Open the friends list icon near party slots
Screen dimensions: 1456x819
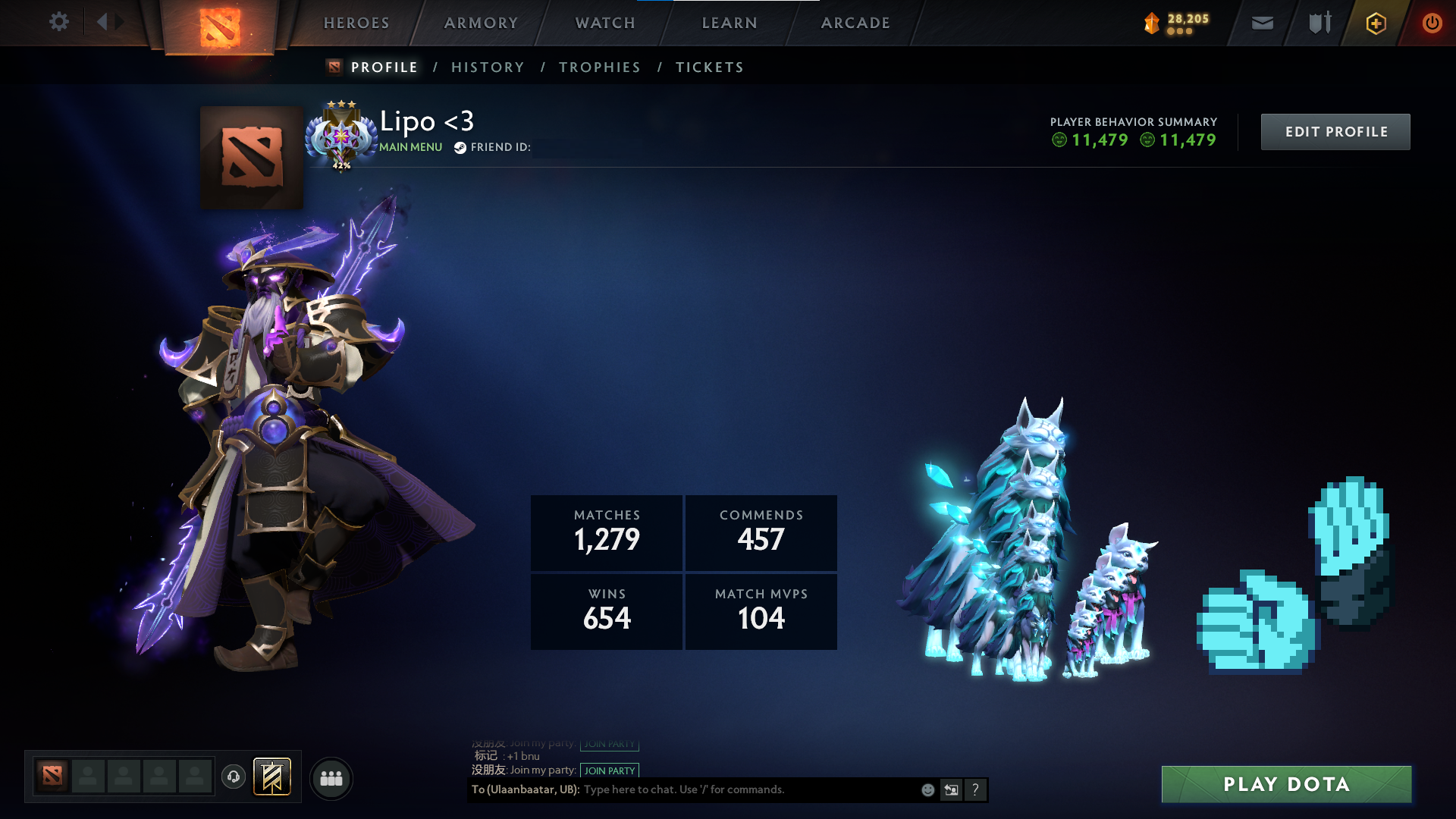(331, 777)
